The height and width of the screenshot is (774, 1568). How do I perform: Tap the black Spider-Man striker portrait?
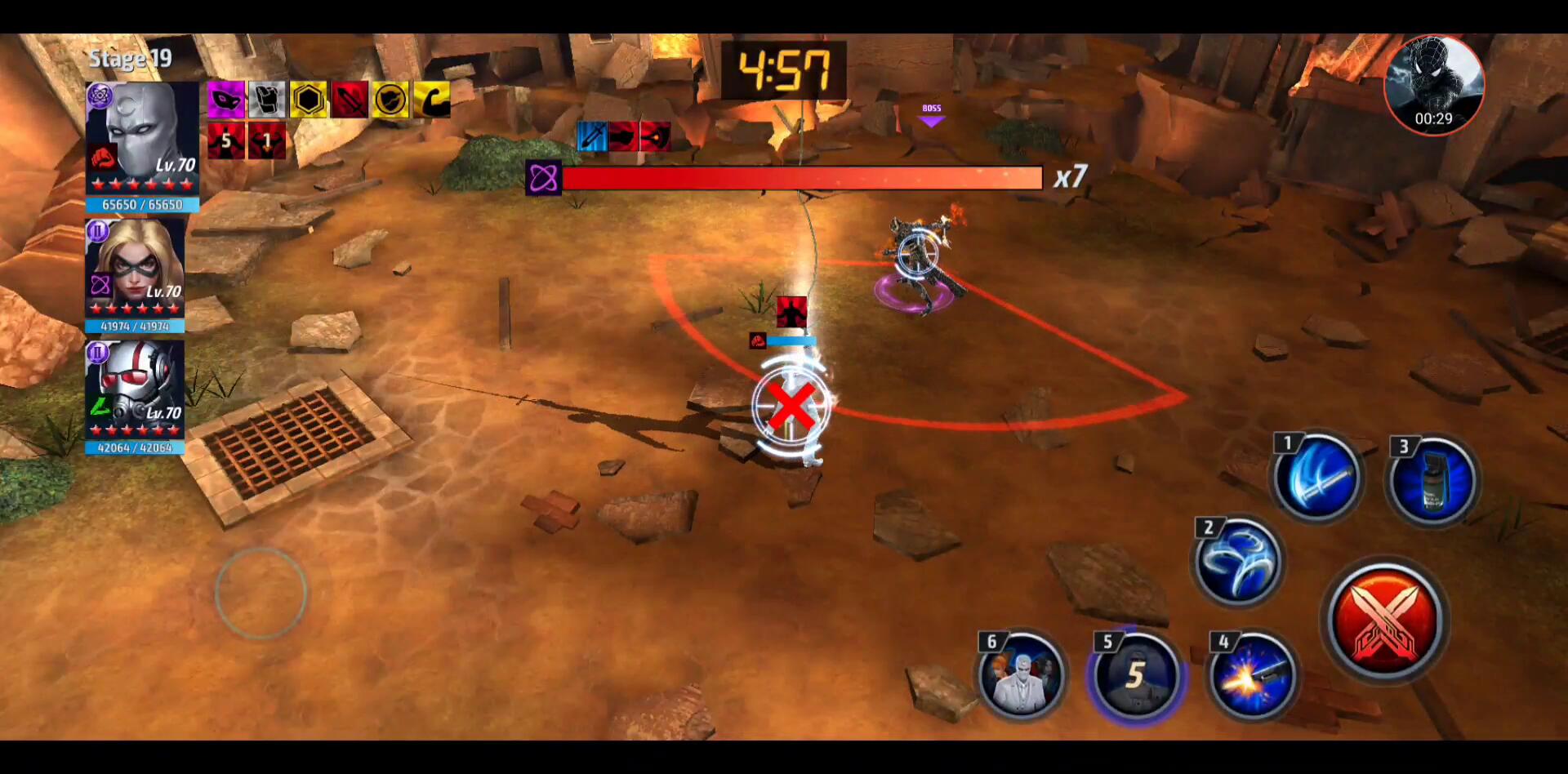click(1434, 84)
